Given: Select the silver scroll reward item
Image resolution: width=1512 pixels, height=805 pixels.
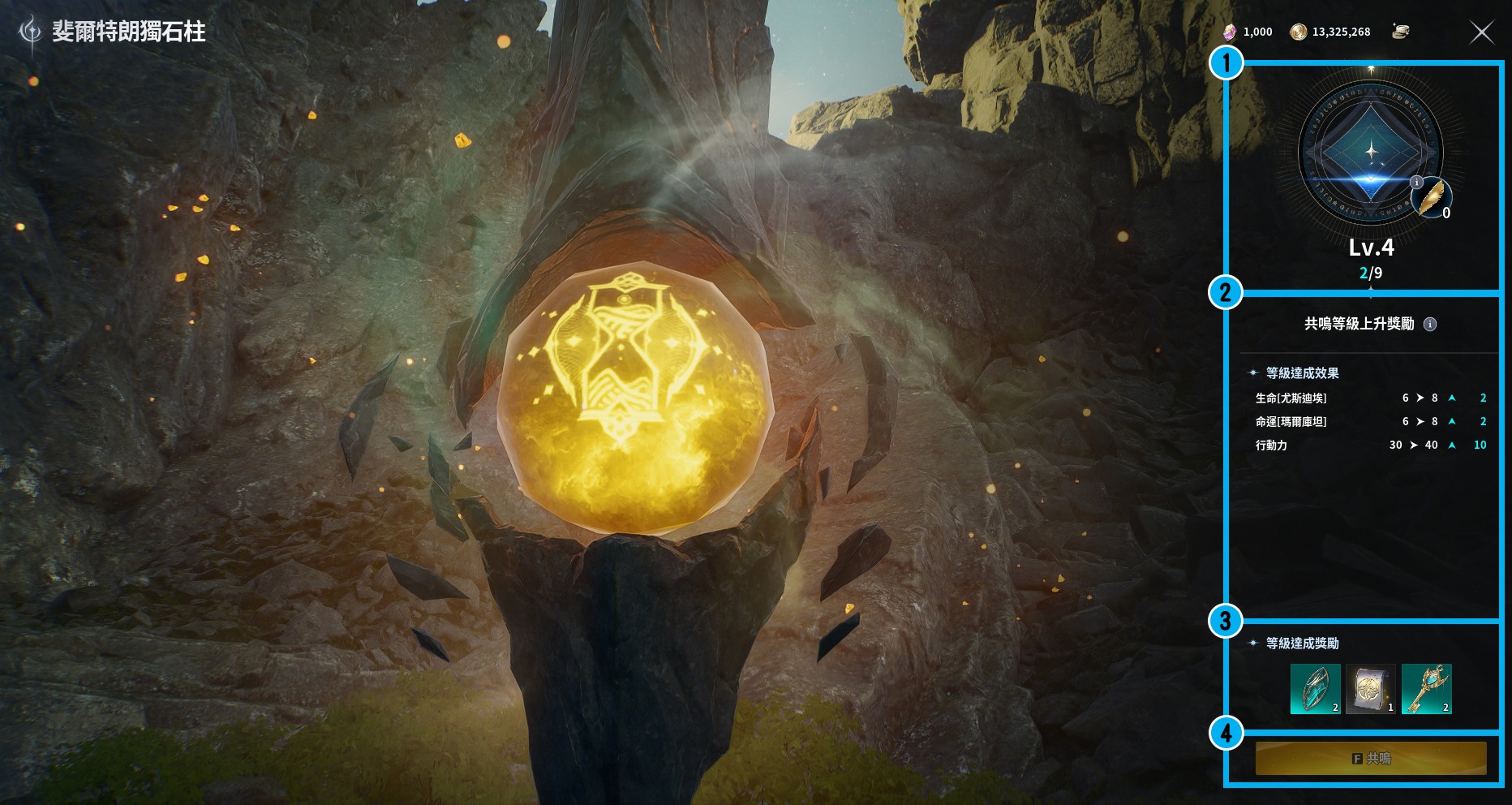Looking at the screenshot, I should click(1370, 689).
